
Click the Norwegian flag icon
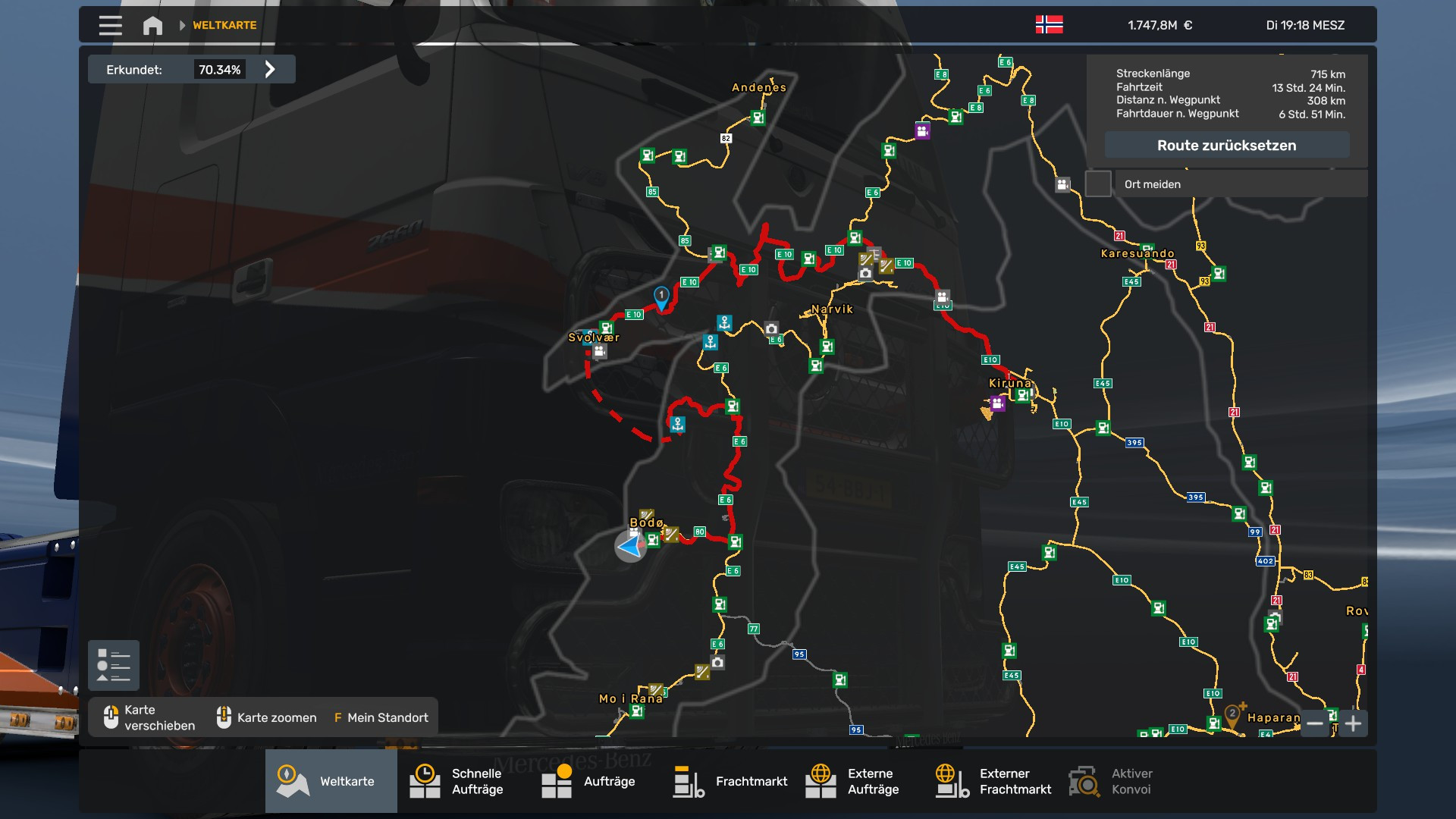[x=1049, y=25]
